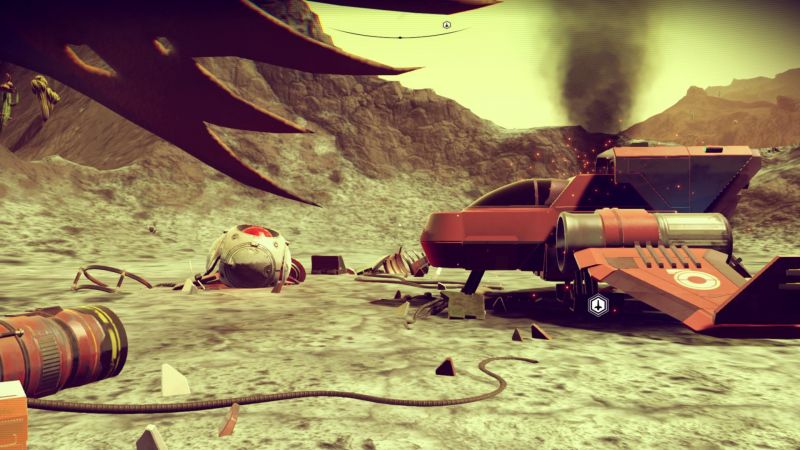
Task: Select the hexagonal starship marker icon
Action: (x=598, y=306)
